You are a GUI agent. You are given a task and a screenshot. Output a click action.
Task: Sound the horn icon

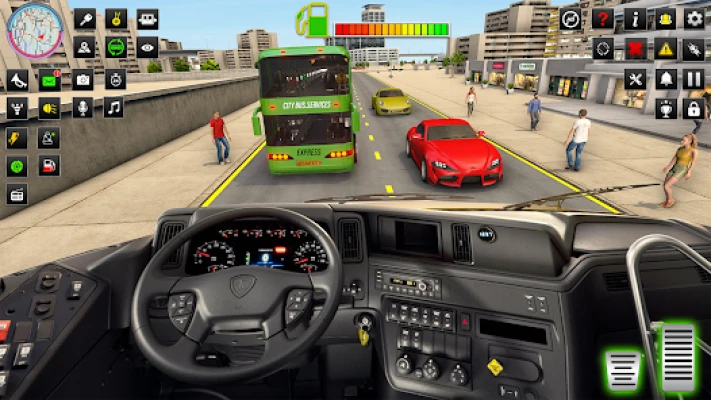click(17, 80)
